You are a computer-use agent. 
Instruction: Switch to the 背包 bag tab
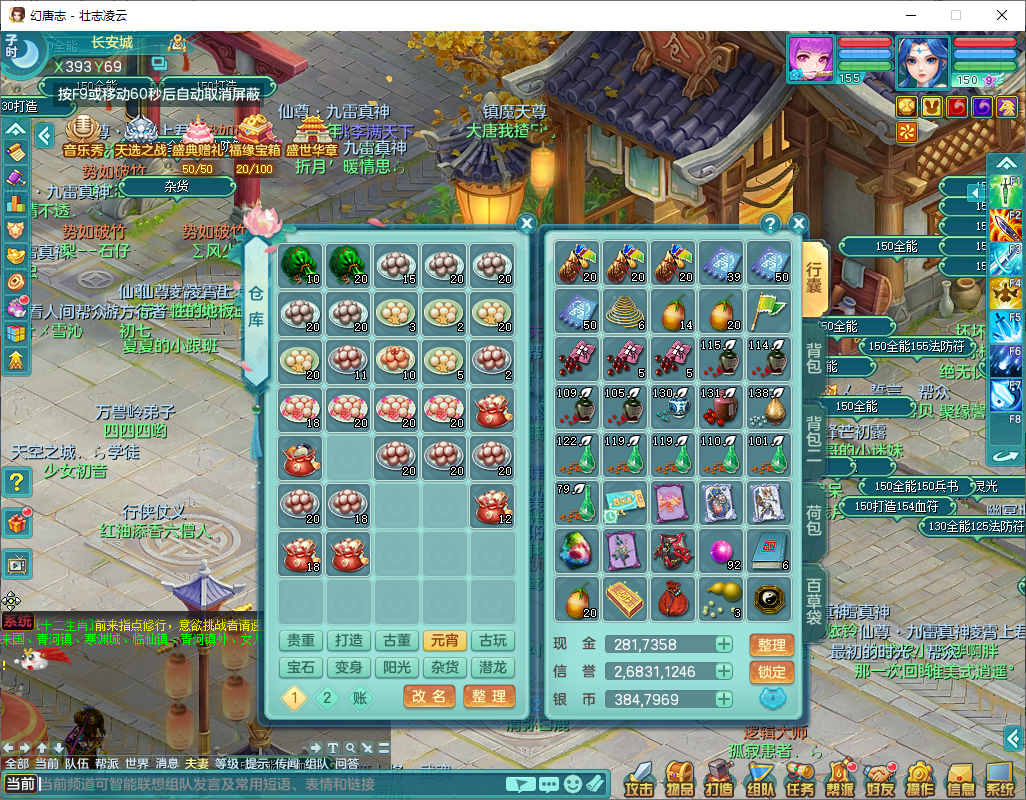(x=814, y=359)
